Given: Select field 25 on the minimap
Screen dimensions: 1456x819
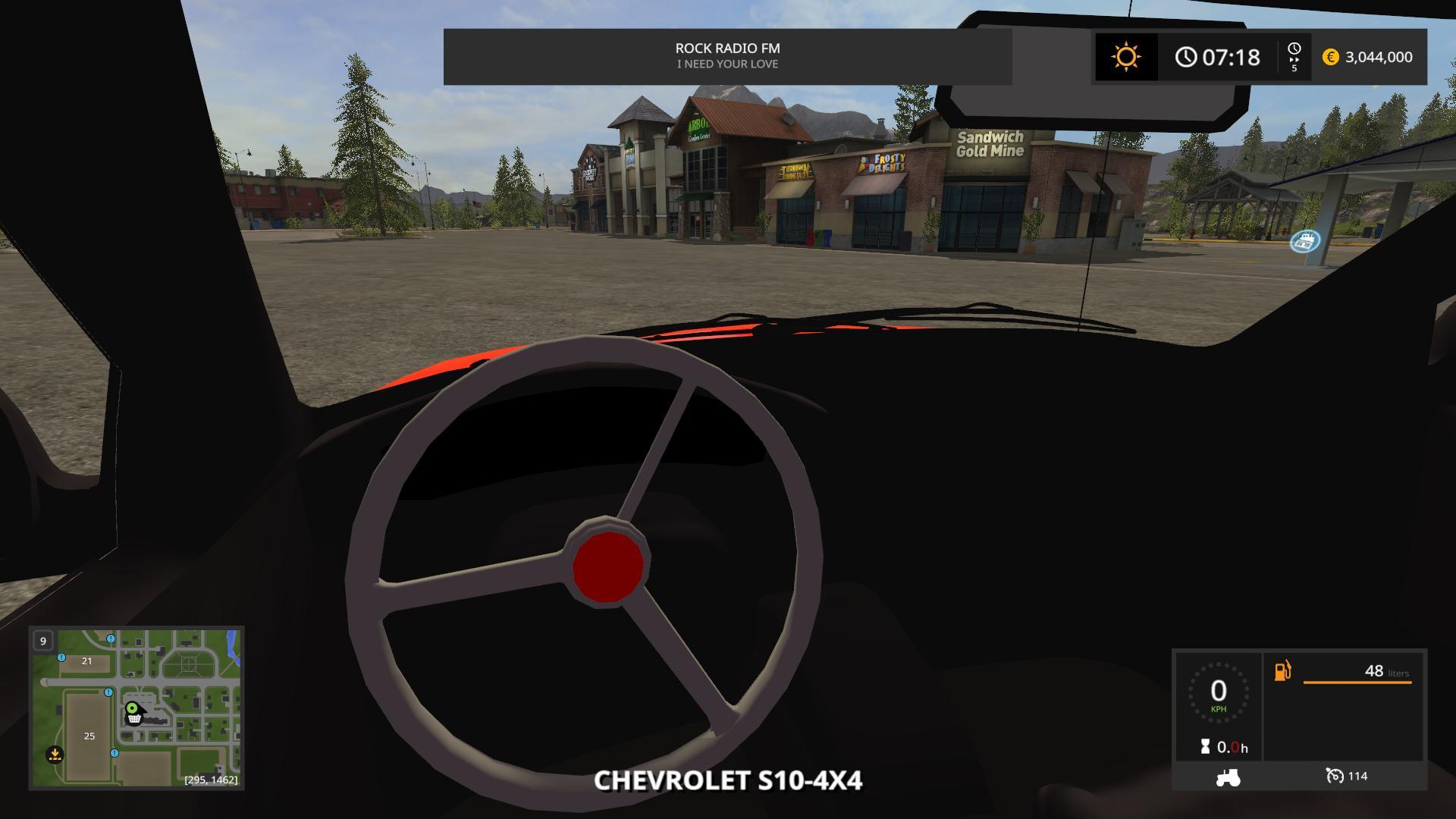Looking at the screenshot, I should point(89,736).
